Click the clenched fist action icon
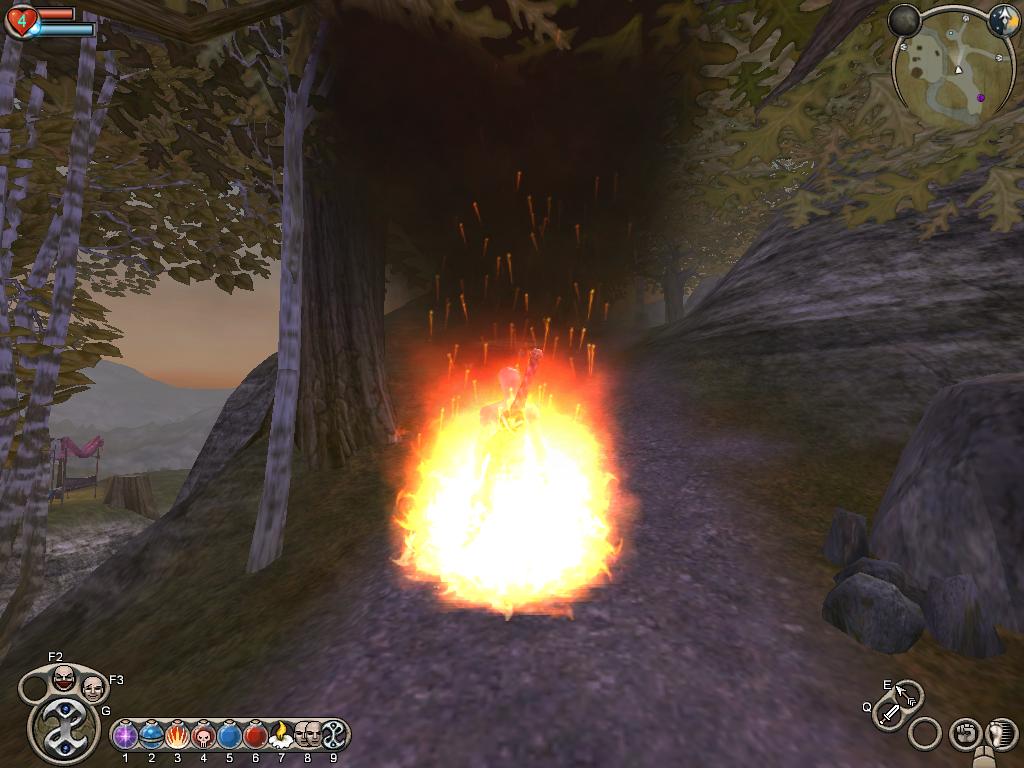1024x768 pixels. click(x=964, y=733)
